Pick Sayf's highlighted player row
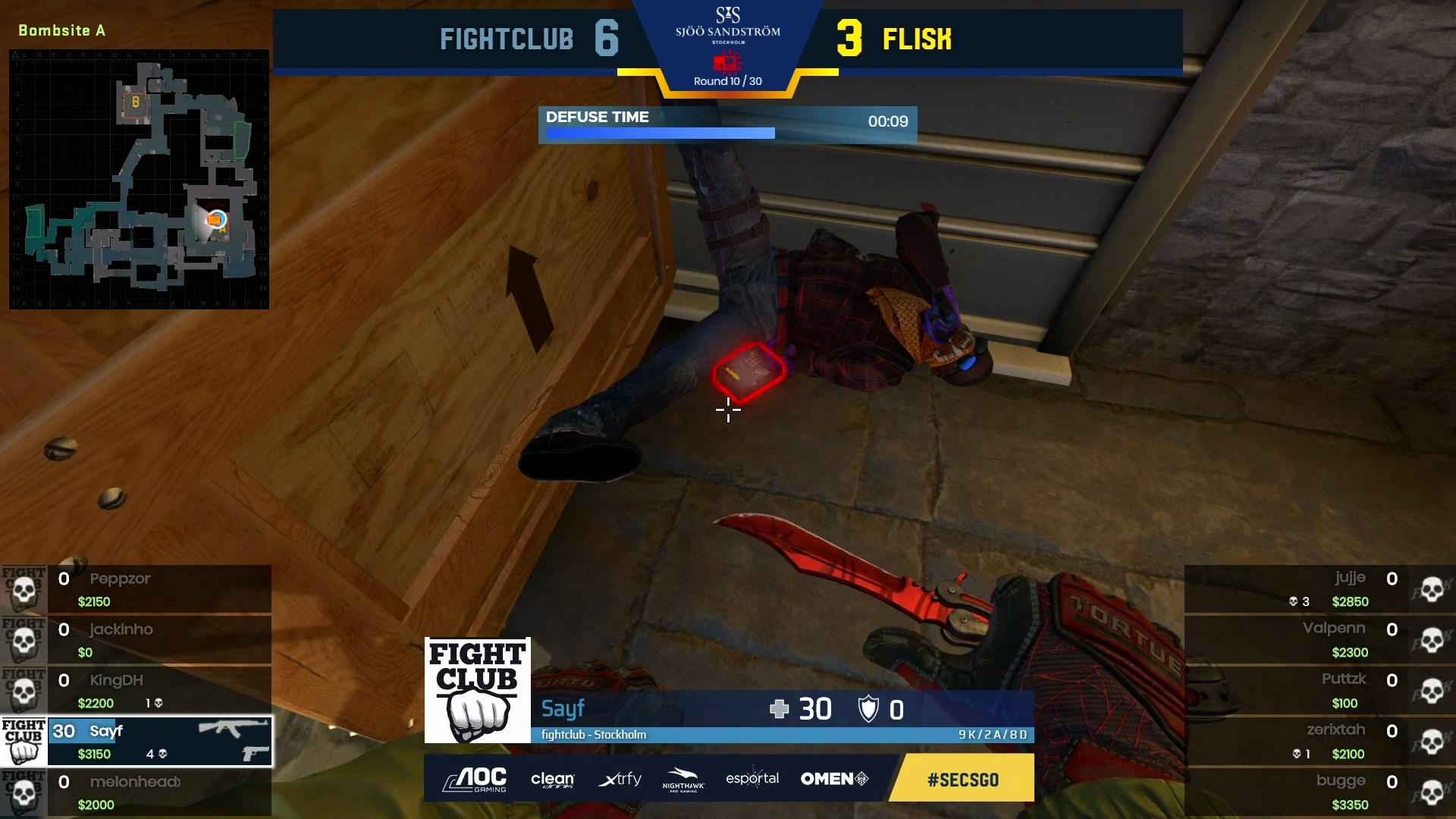 159,742
